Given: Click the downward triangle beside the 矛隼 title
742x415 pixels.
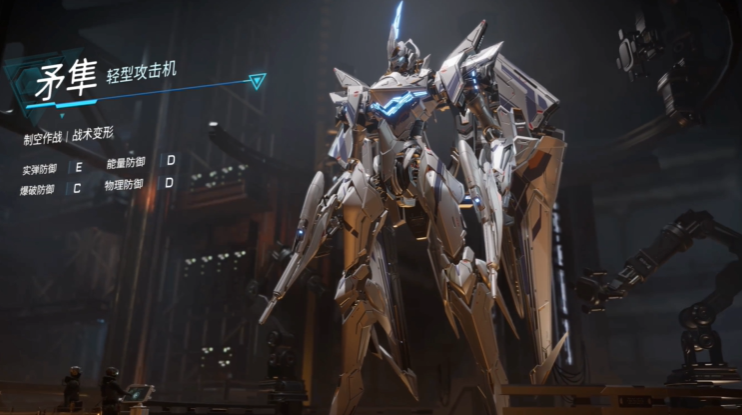Looking at the screenshot, I should coord(258,81).
